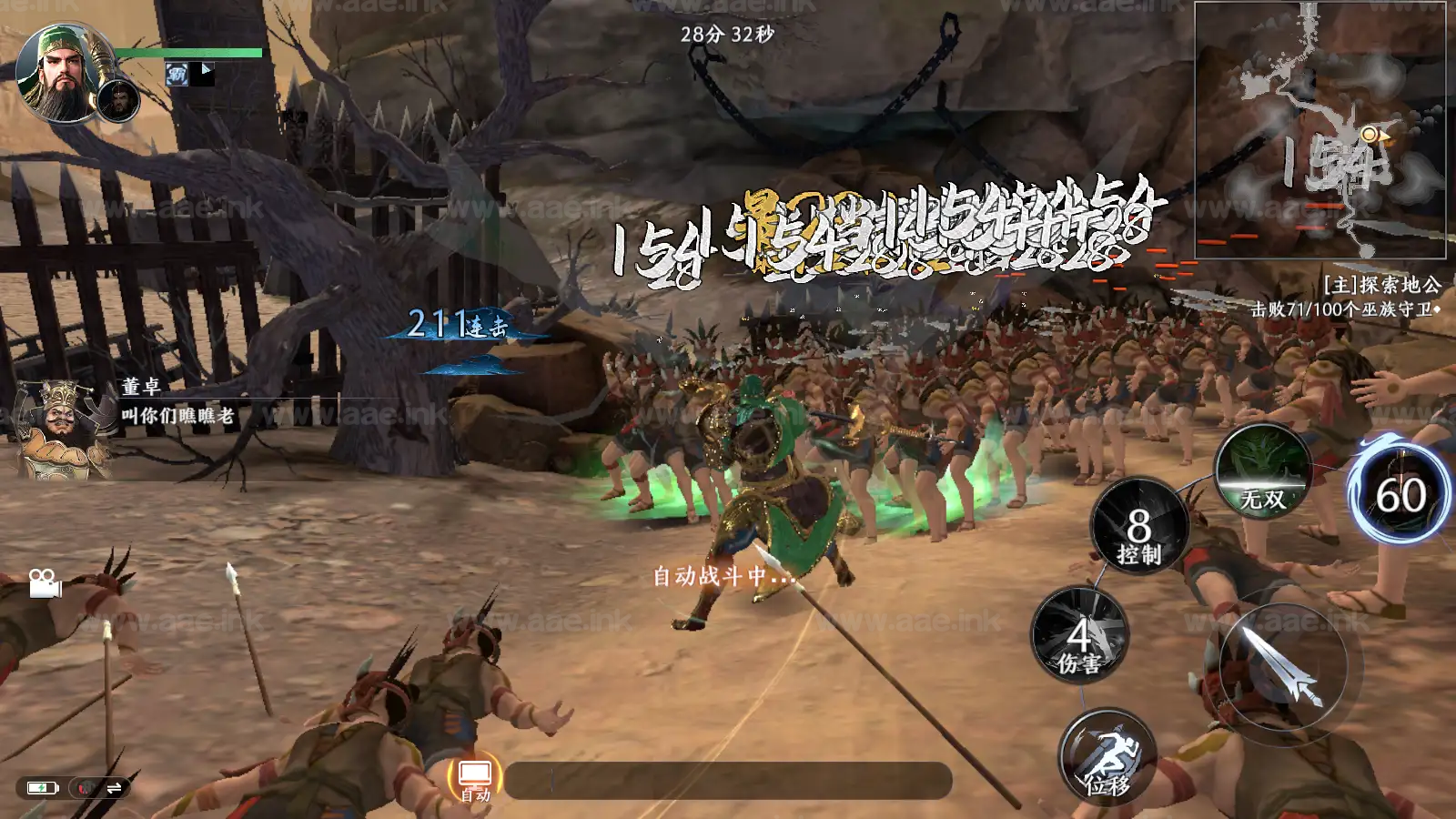Activate the 无双 musou skill
The image size is (1456, 819).
tap(1263, 470)
